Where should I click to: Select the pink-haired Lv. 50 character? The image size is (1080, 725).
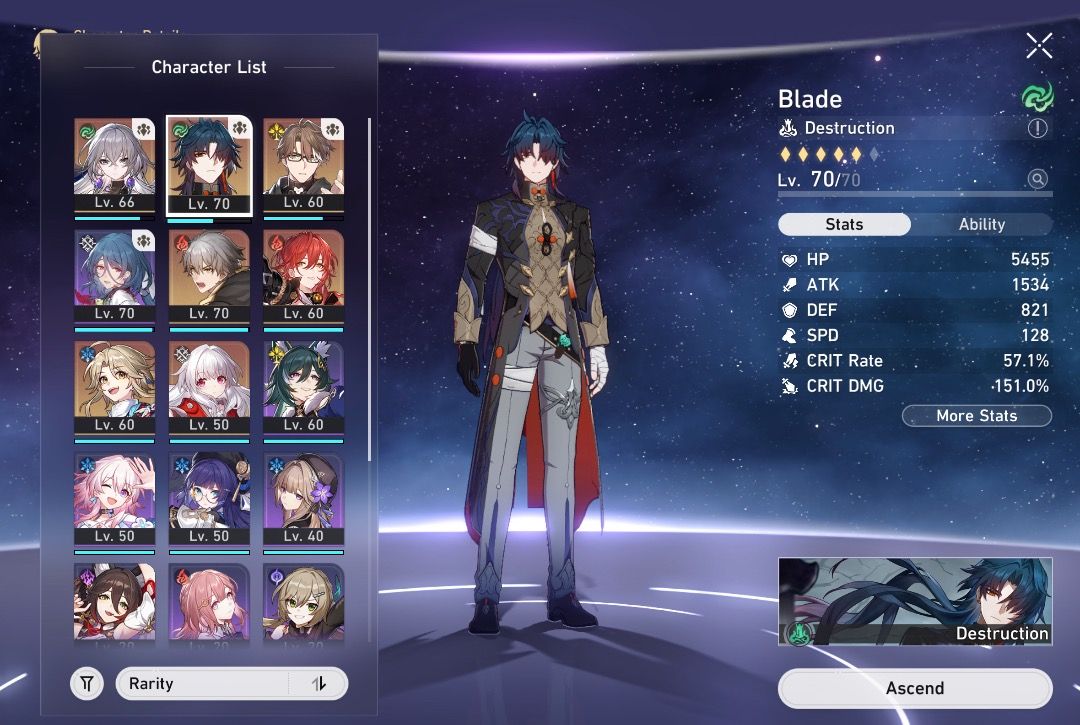[114, 499]
